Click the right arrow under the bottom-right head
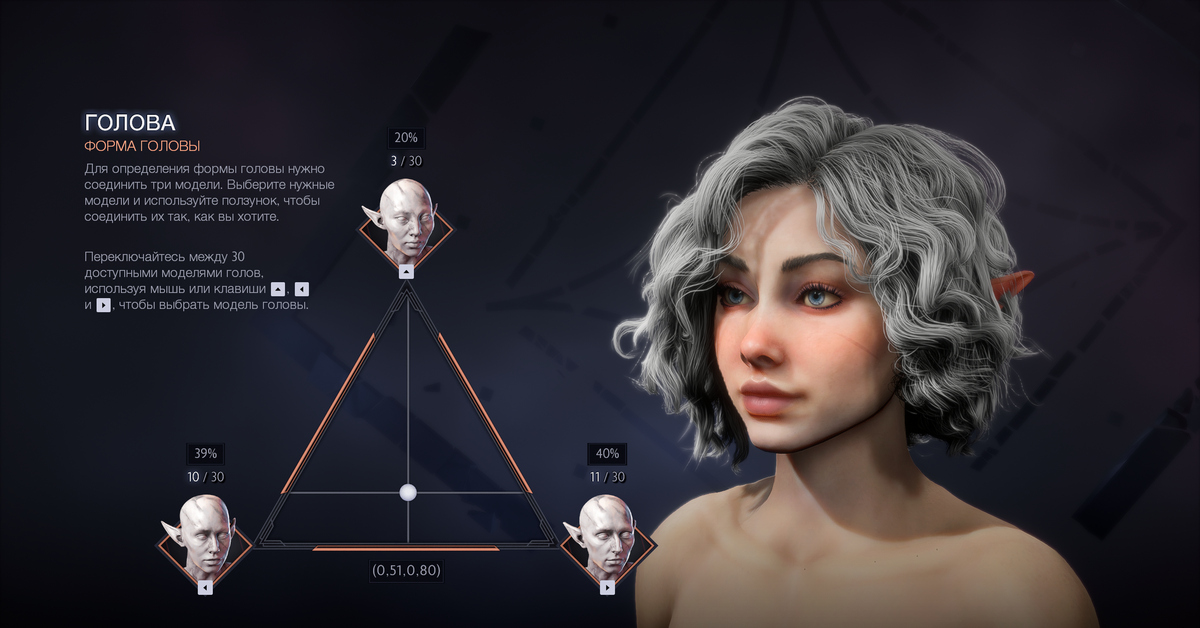1200x628 pixels. pyautogui.click(x=607, y=588)
